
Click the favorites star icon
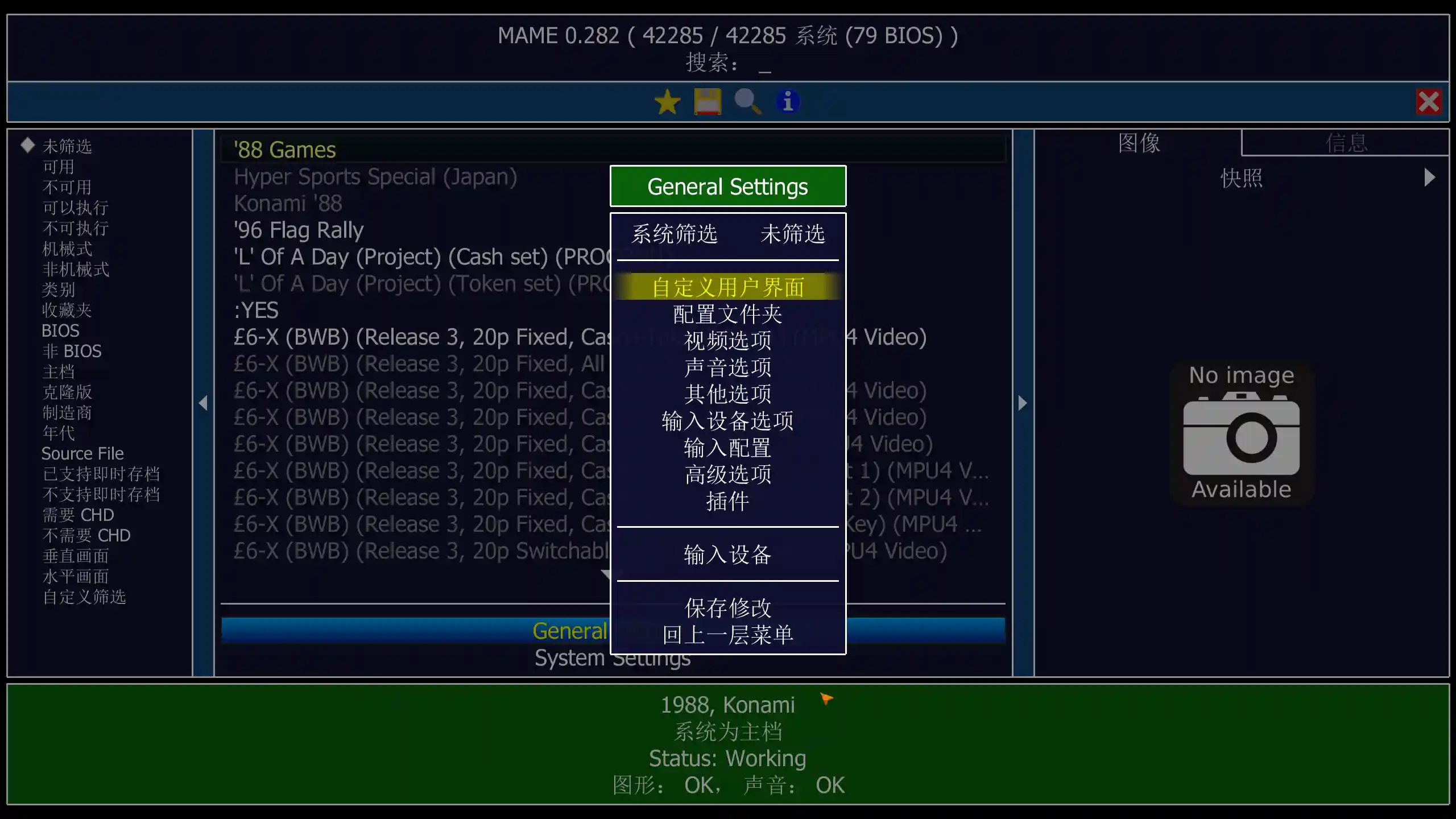[x=668, y=102]
